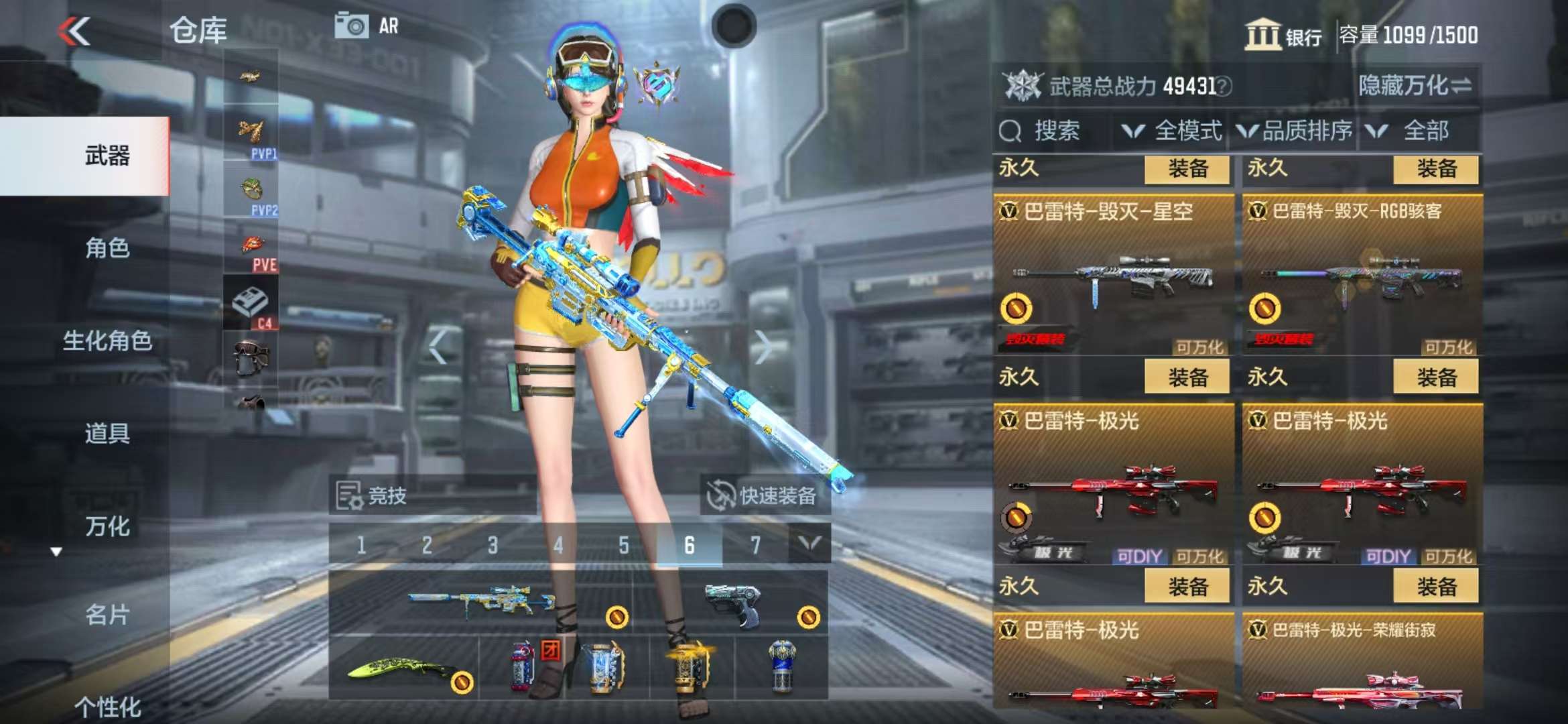Open the 万化 tab

107,527
